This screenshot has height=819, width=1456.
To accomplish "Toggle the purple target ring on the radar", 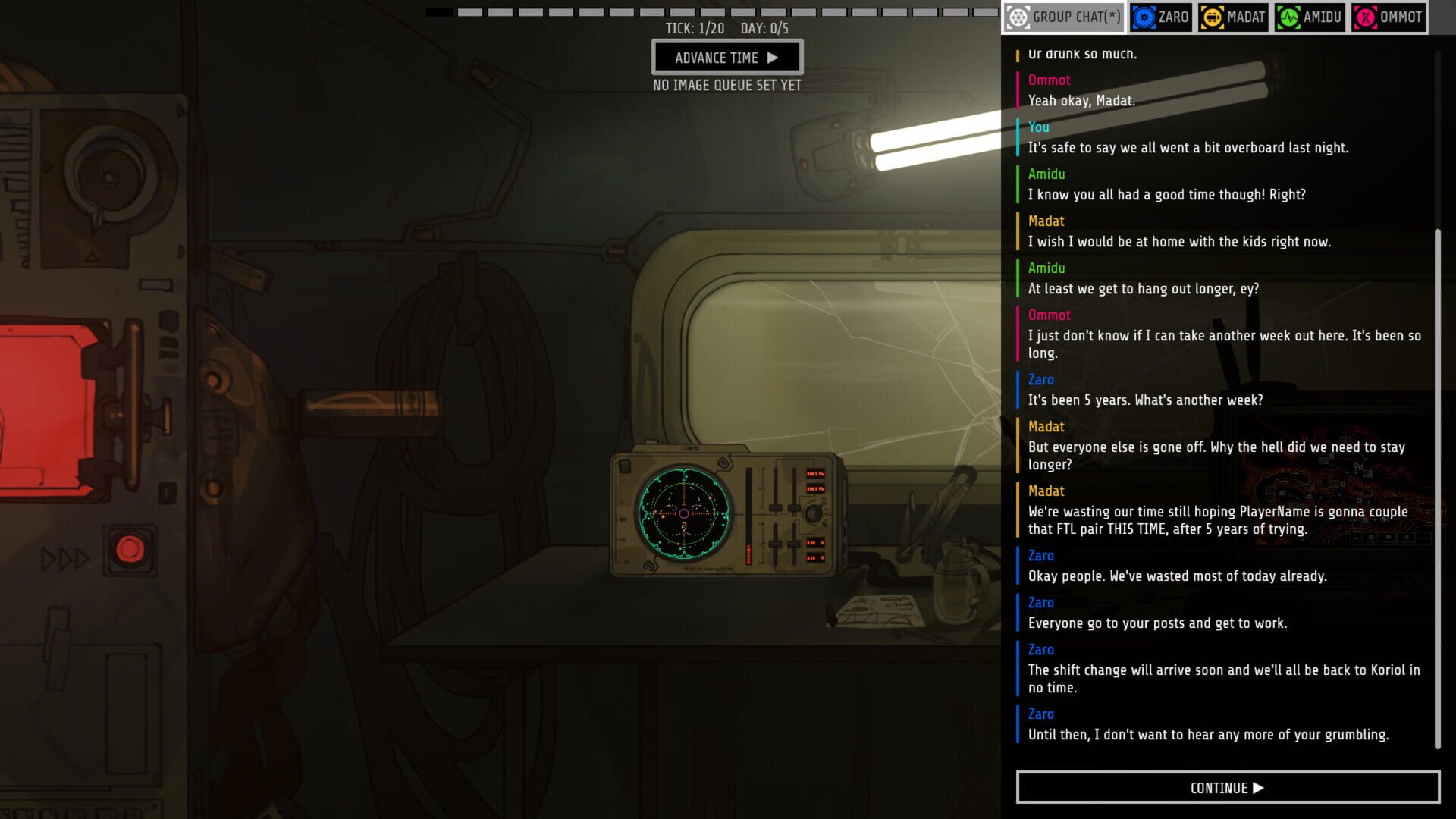I will pos(684,513).
